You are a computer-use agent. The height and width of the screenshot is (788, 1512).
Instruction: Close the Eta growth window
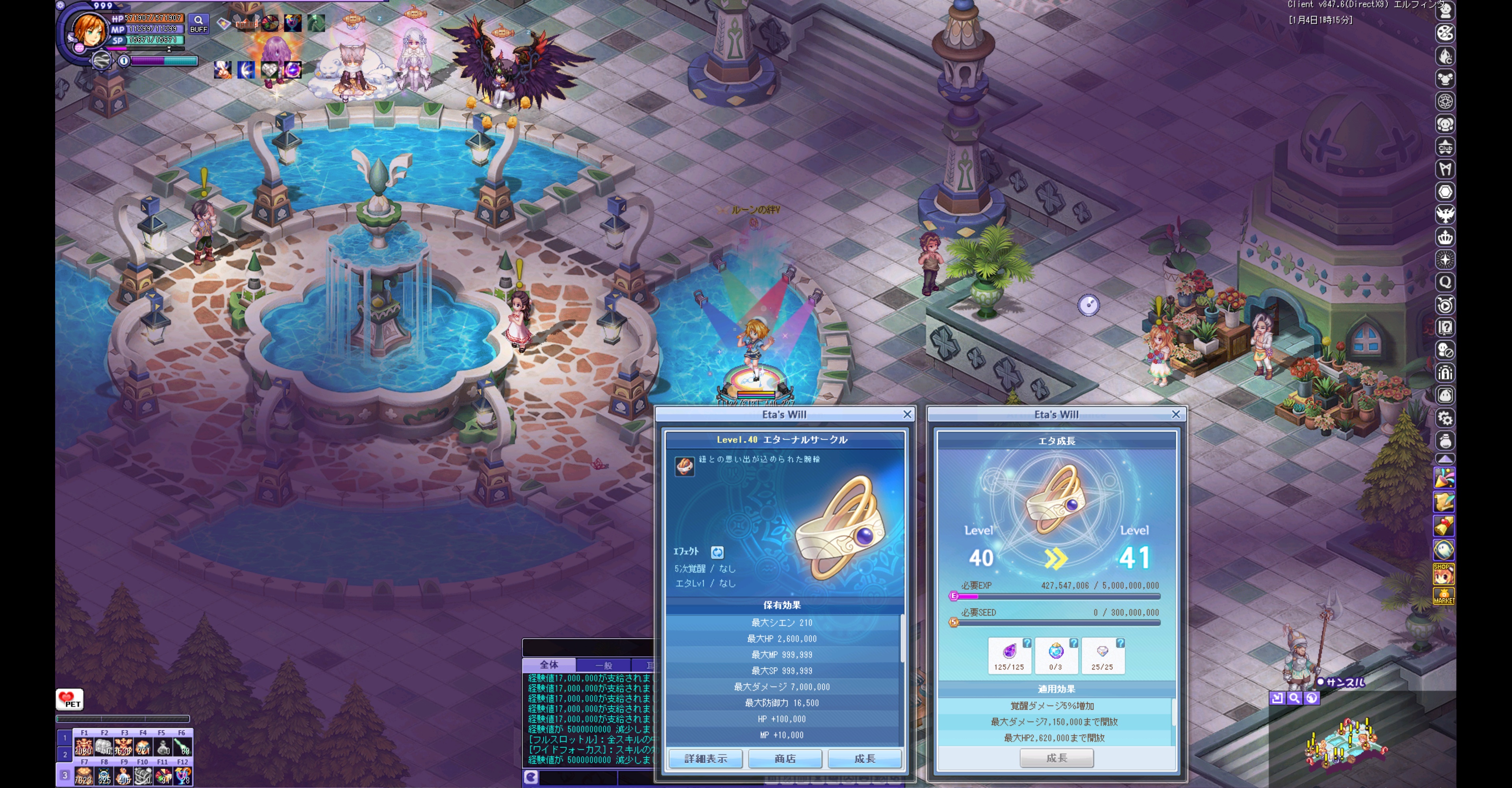1176,414
